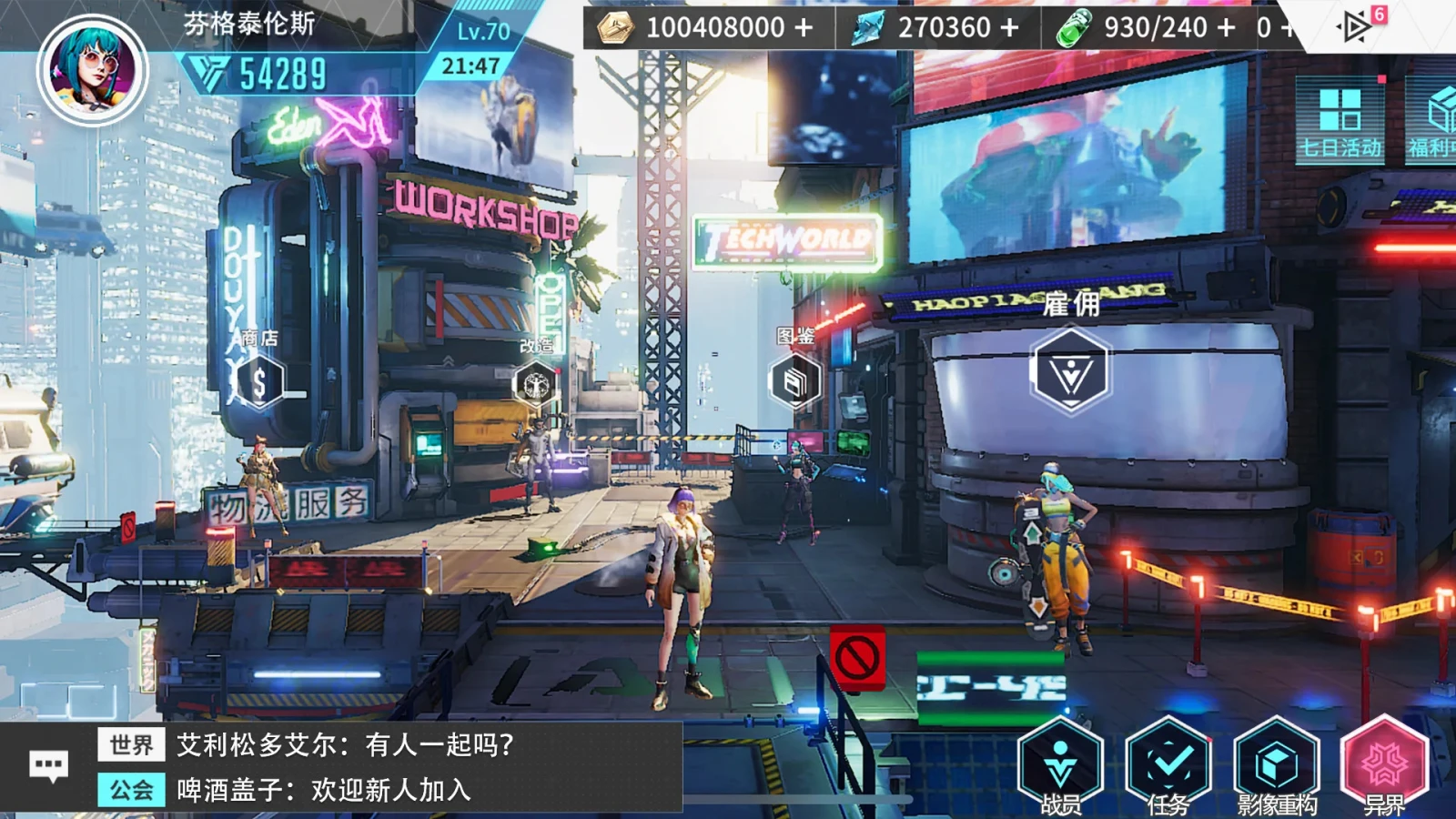Select the 世界 world chat channel
The width and height of the screenshot is (1456, 819).
[x=131, y=745]
